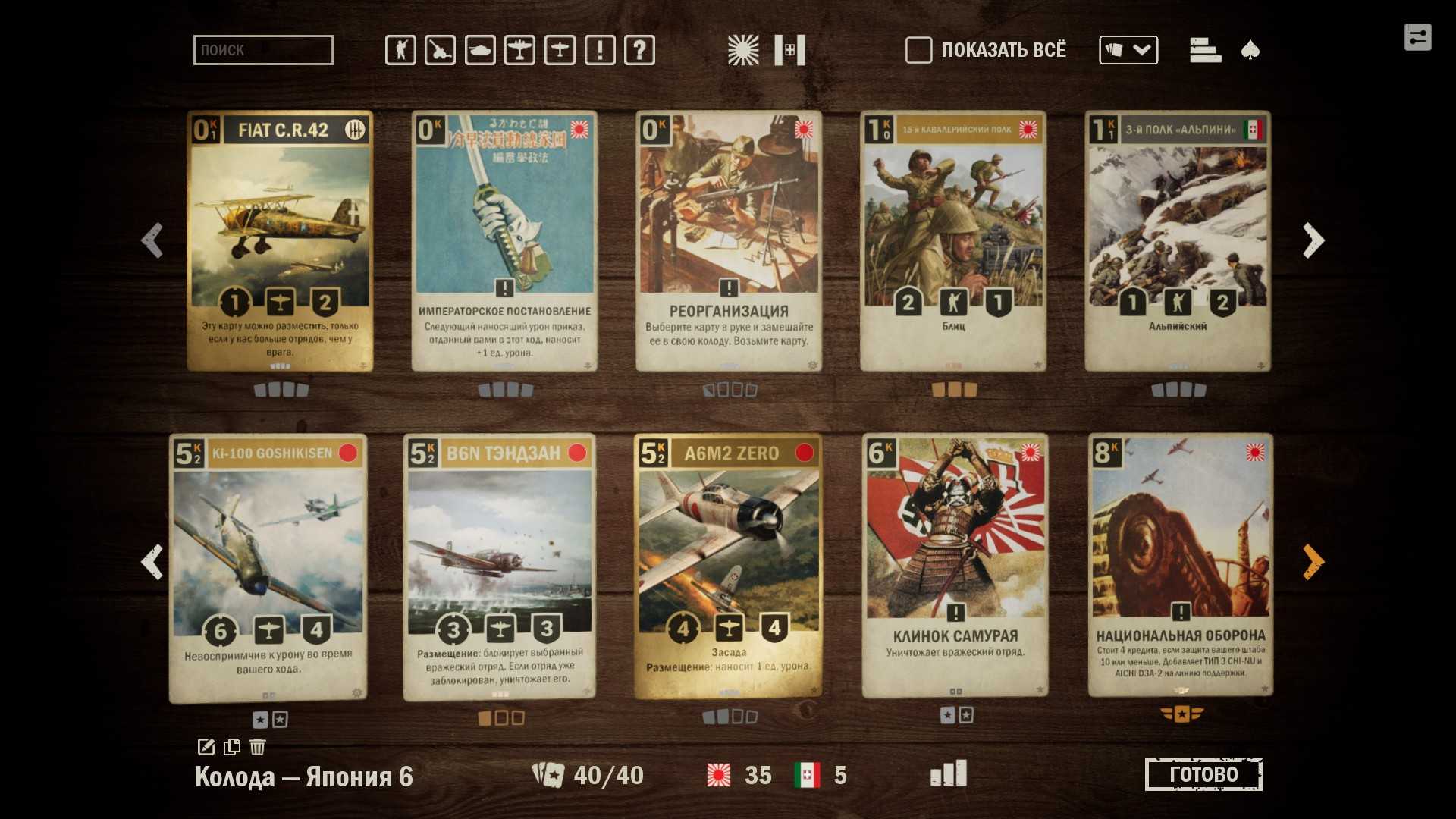The image size is (1456, 819).
Task: Click the search field labeled ПОИСК
Action: coord(262,50)
